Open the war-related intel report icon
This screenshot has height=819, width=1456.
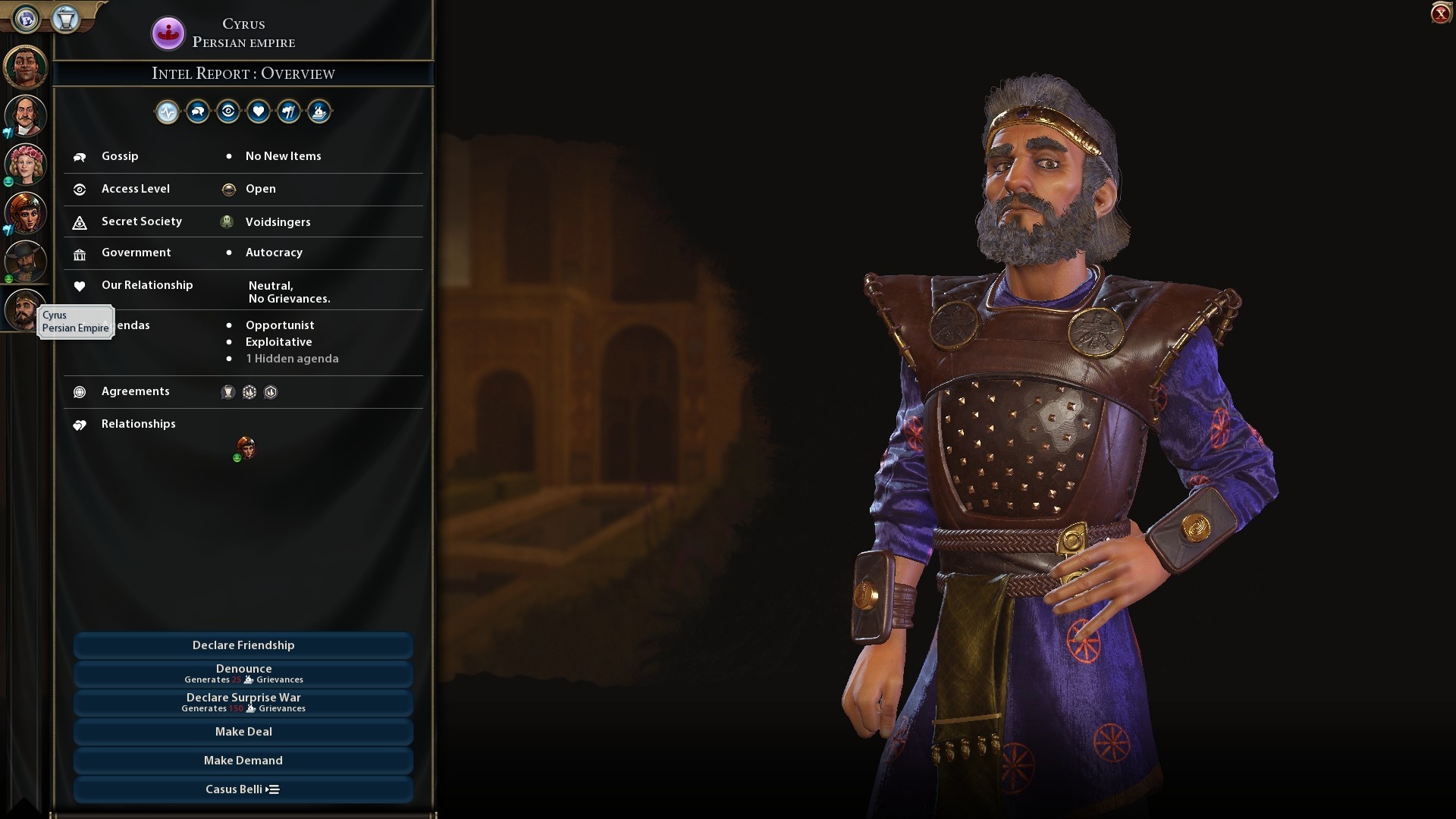click(289, 111)
